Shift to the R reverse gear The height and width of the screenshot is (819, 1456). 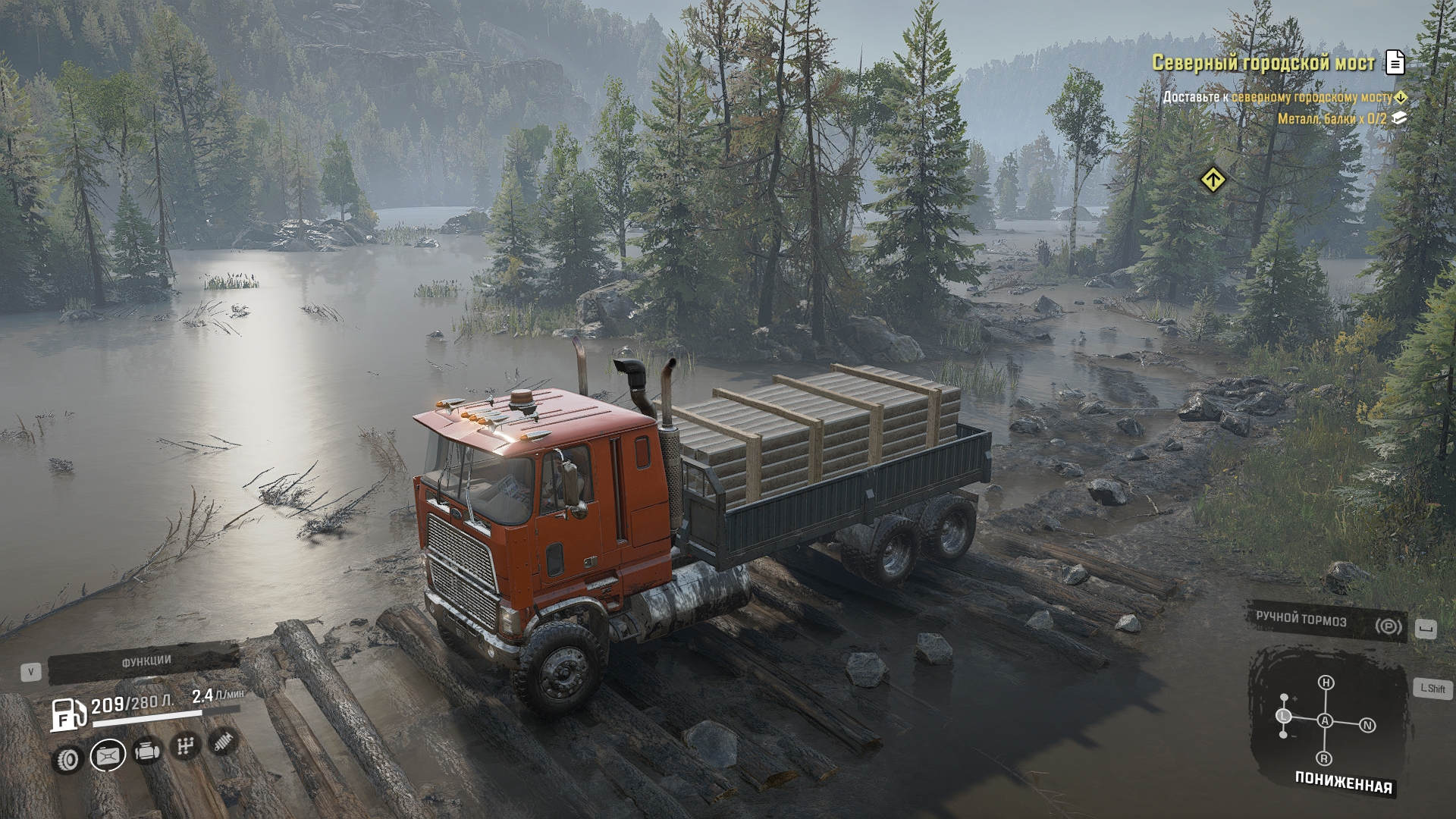pyautogui.click(x=1324, y=758)
